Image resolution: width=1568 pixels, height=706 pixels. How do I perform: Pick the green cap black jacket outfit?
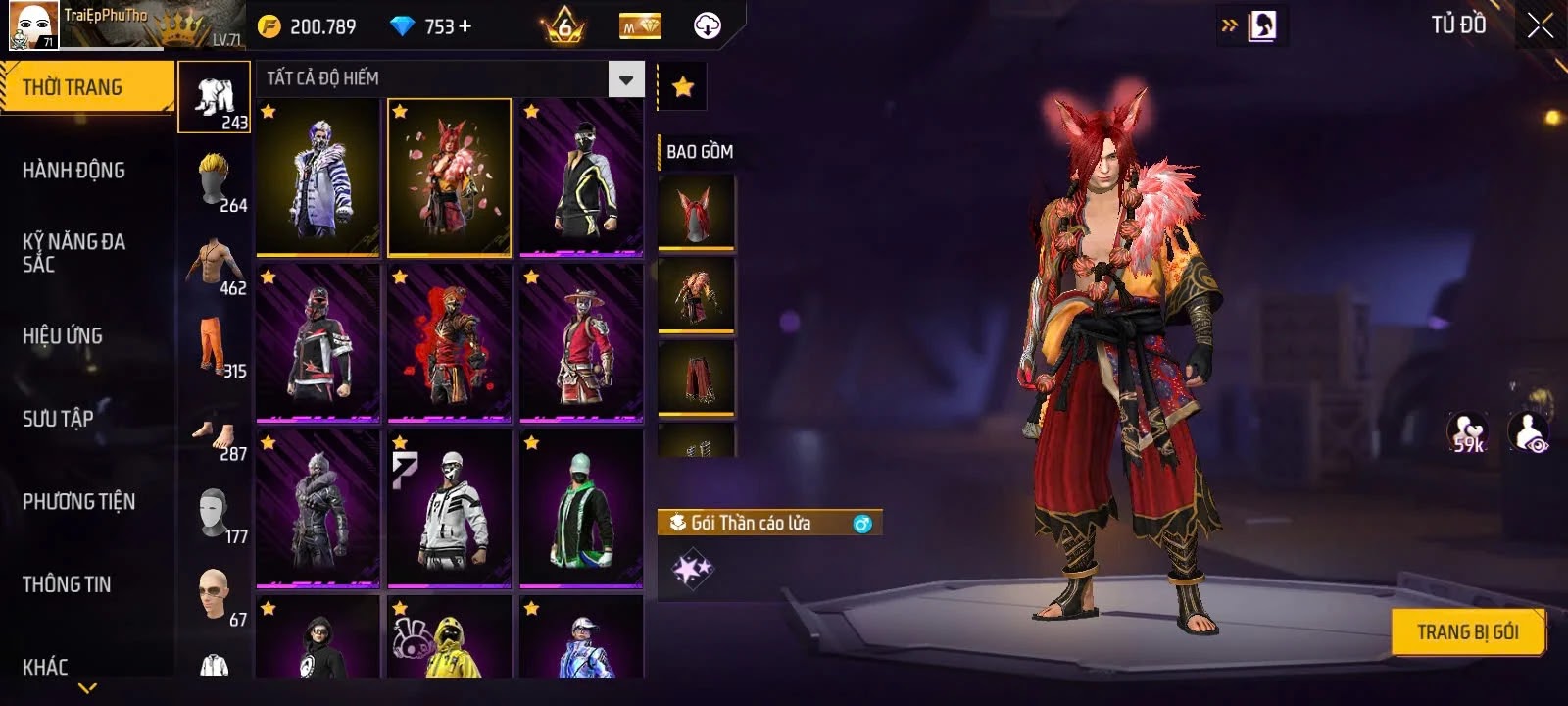(x=581, y=509)
